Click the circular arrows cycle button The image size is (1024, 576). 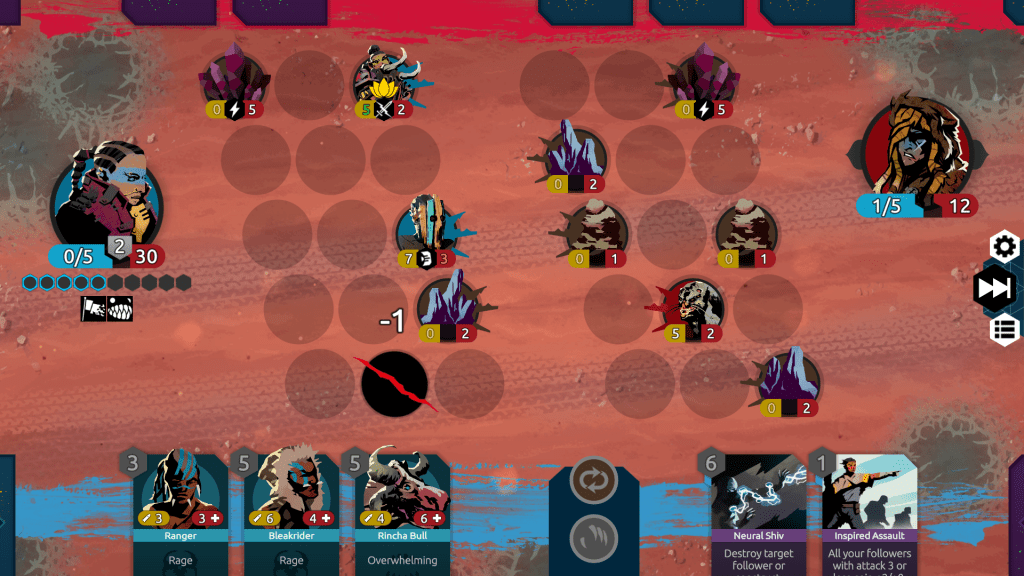tap(593, 481)
